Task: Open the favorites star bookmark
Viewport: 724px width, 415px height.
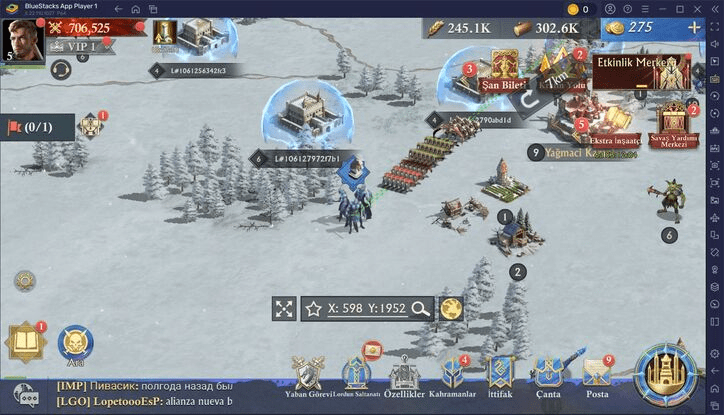Action: pos(313,308)
